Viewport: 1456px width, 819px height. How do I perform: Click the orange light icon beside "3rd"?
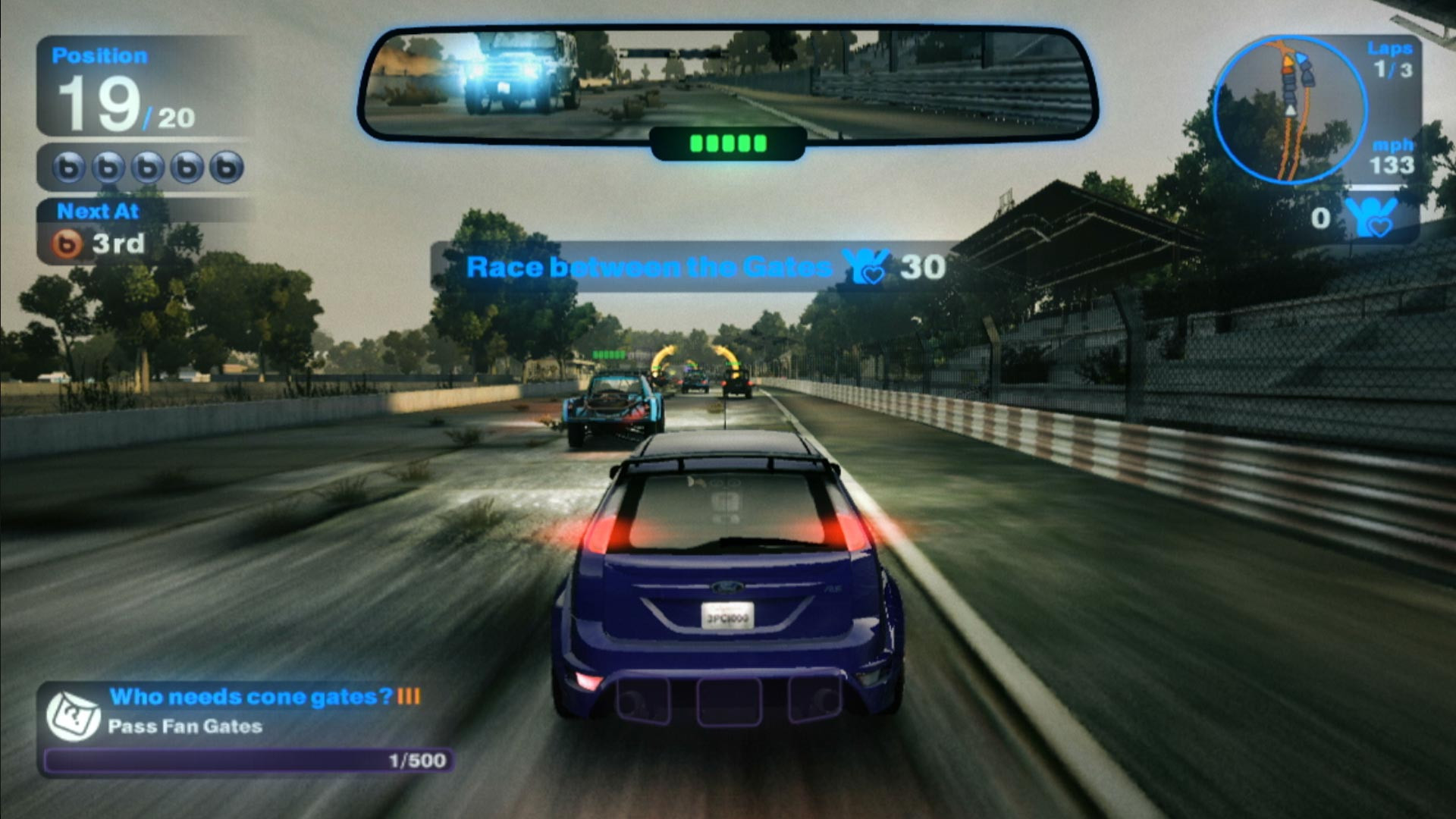(67, 244)
